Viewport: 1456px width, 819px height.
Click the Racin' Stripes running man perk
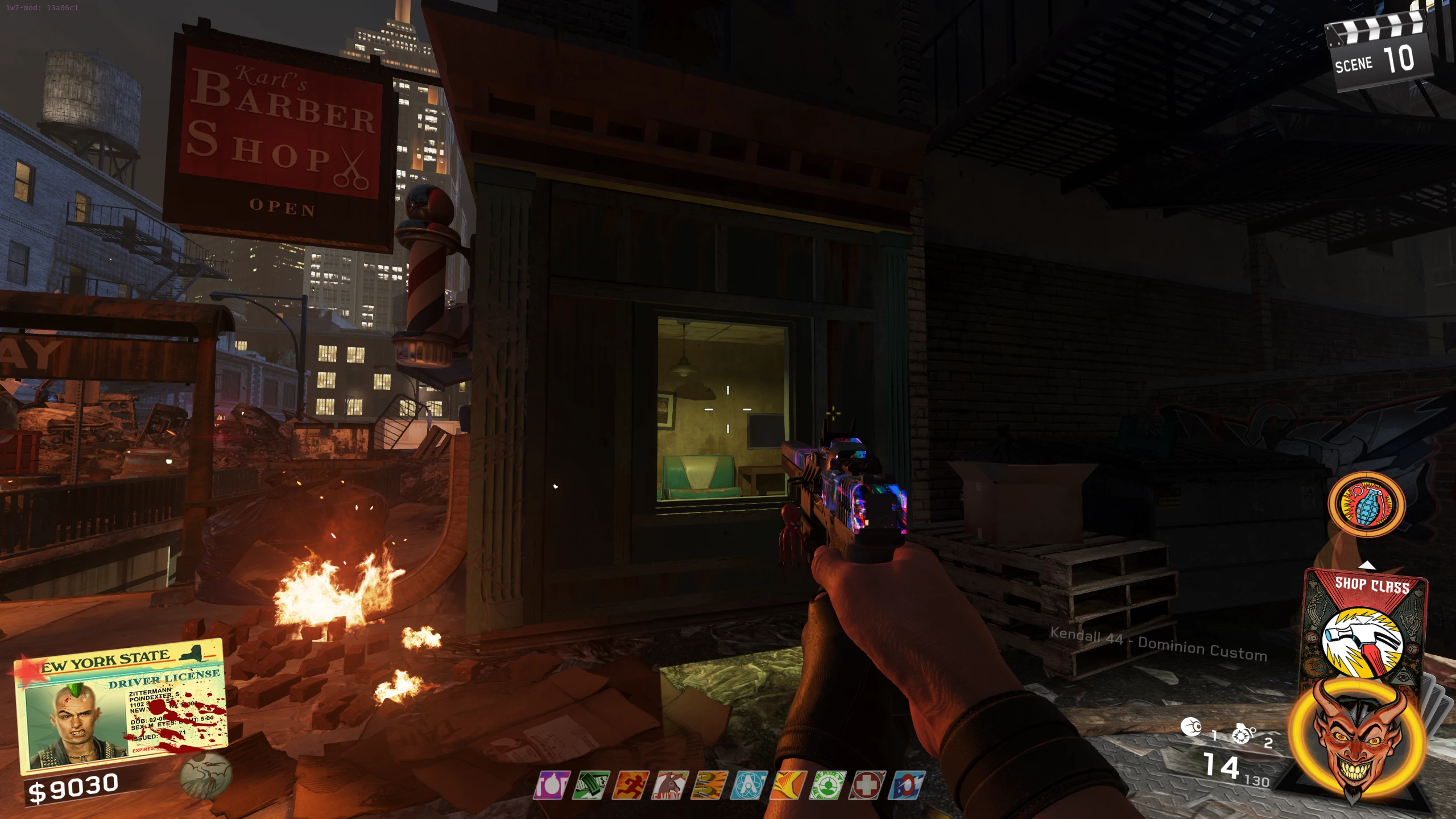point(631,785)
